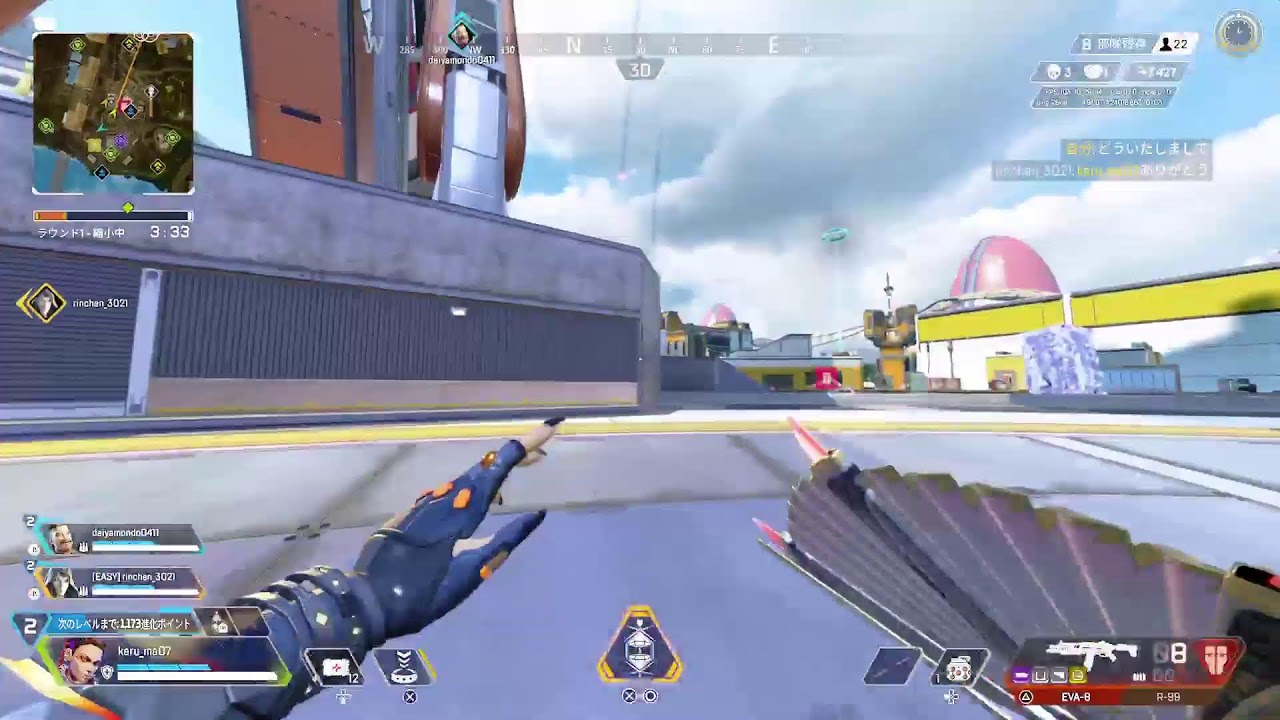Click the rinchan_3021 ping marker
The image size is (1280, 720).
pyautogui.click(x=43, y=303)
